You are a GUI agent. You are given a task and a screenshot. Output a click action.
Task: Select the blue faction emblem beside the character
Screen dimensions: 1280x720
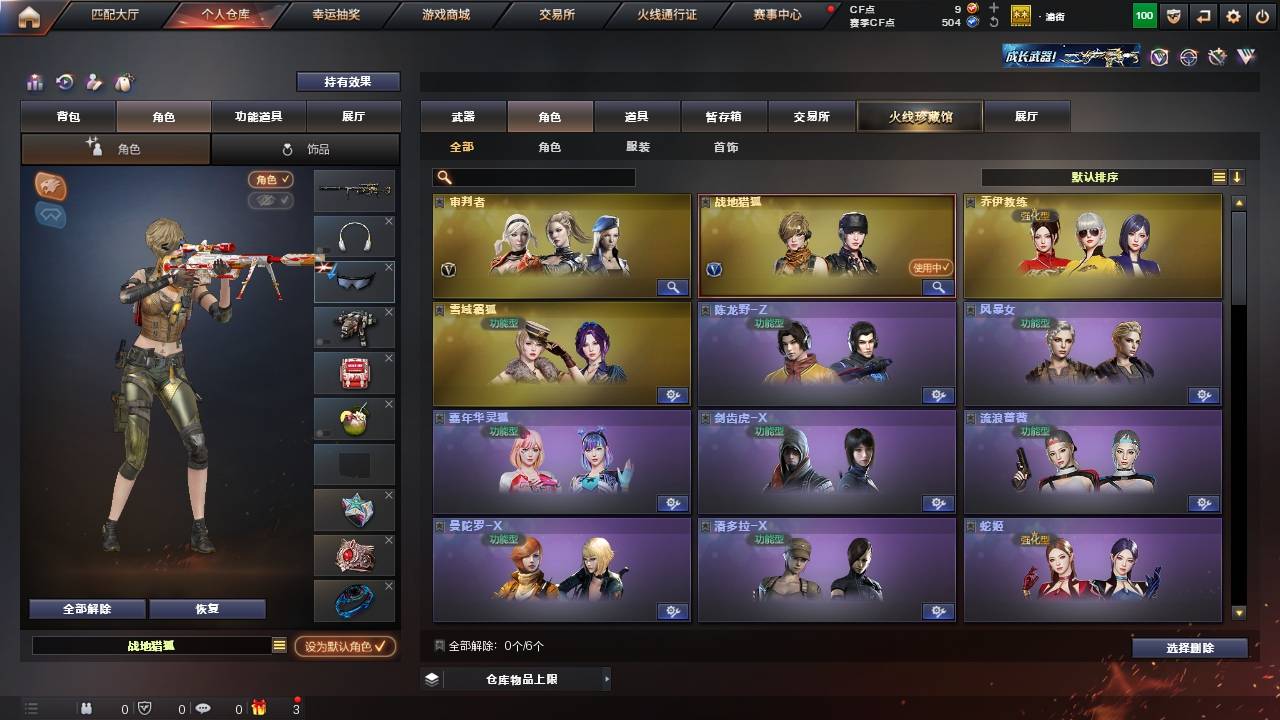pos(50,215)
